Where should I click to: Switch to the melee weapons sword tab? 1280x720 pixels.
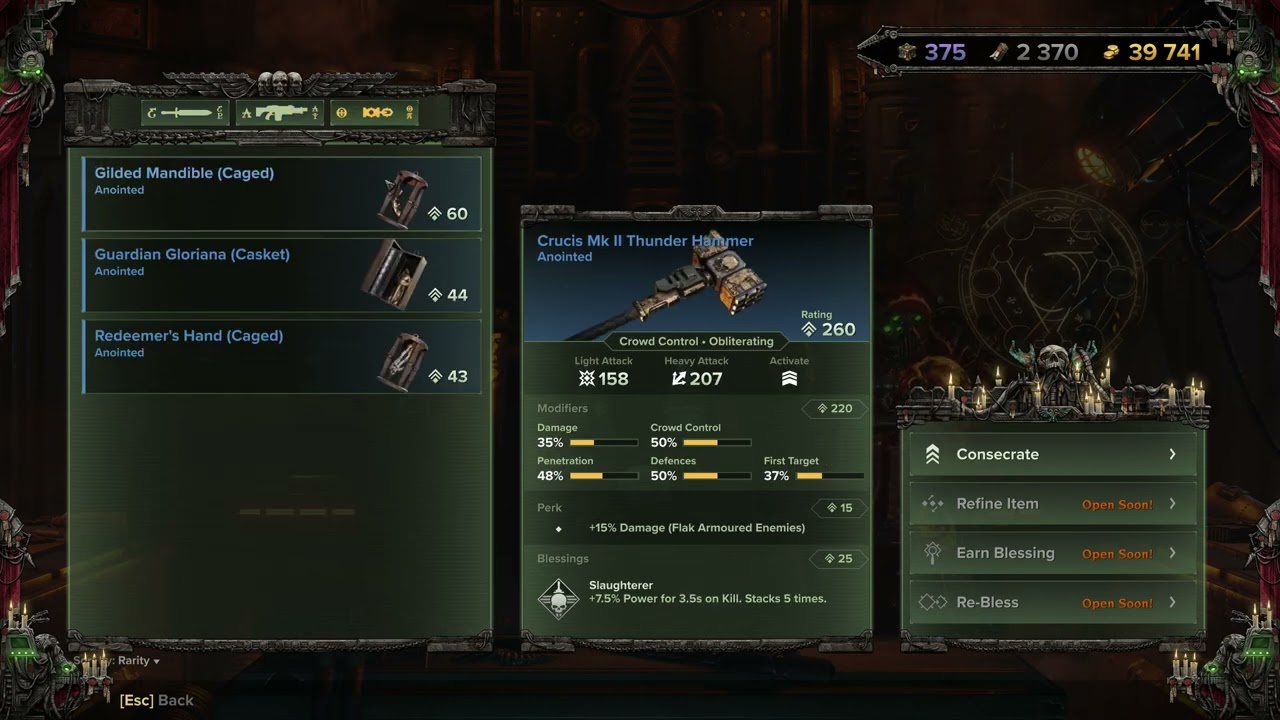(185, 113)
